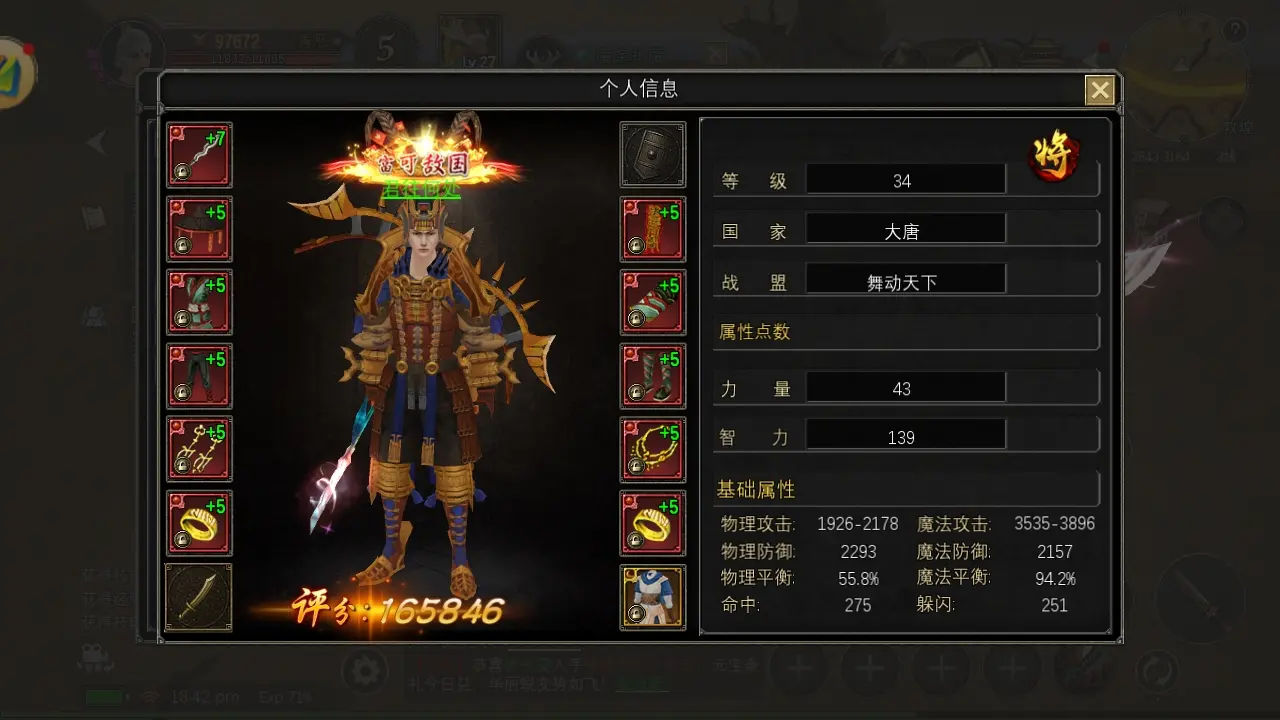
Task: Click the 大唐 country field
Action: click(x=905, y=228)
